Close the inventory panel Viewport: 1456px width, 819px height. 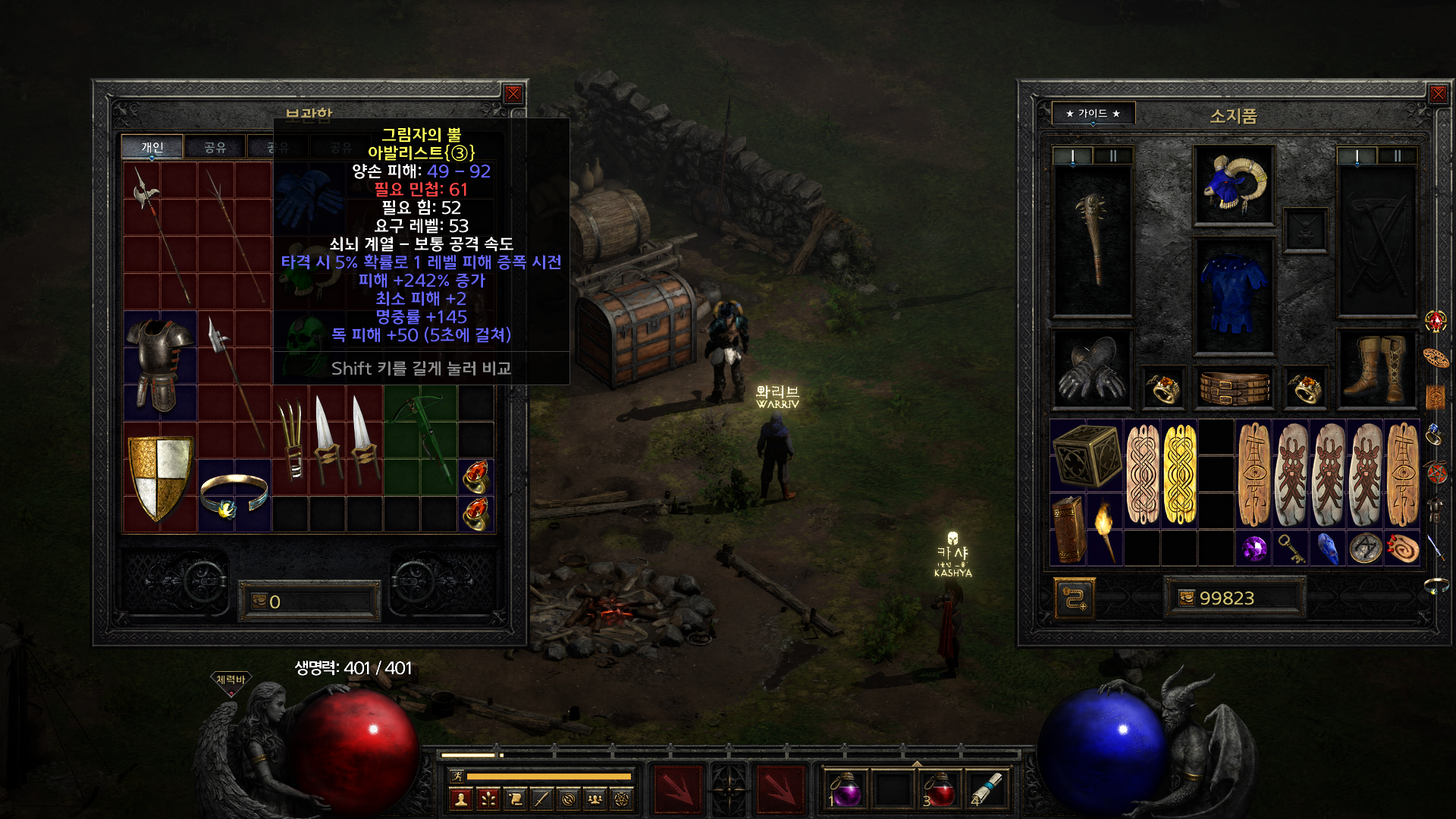[x=1438, y=94]
